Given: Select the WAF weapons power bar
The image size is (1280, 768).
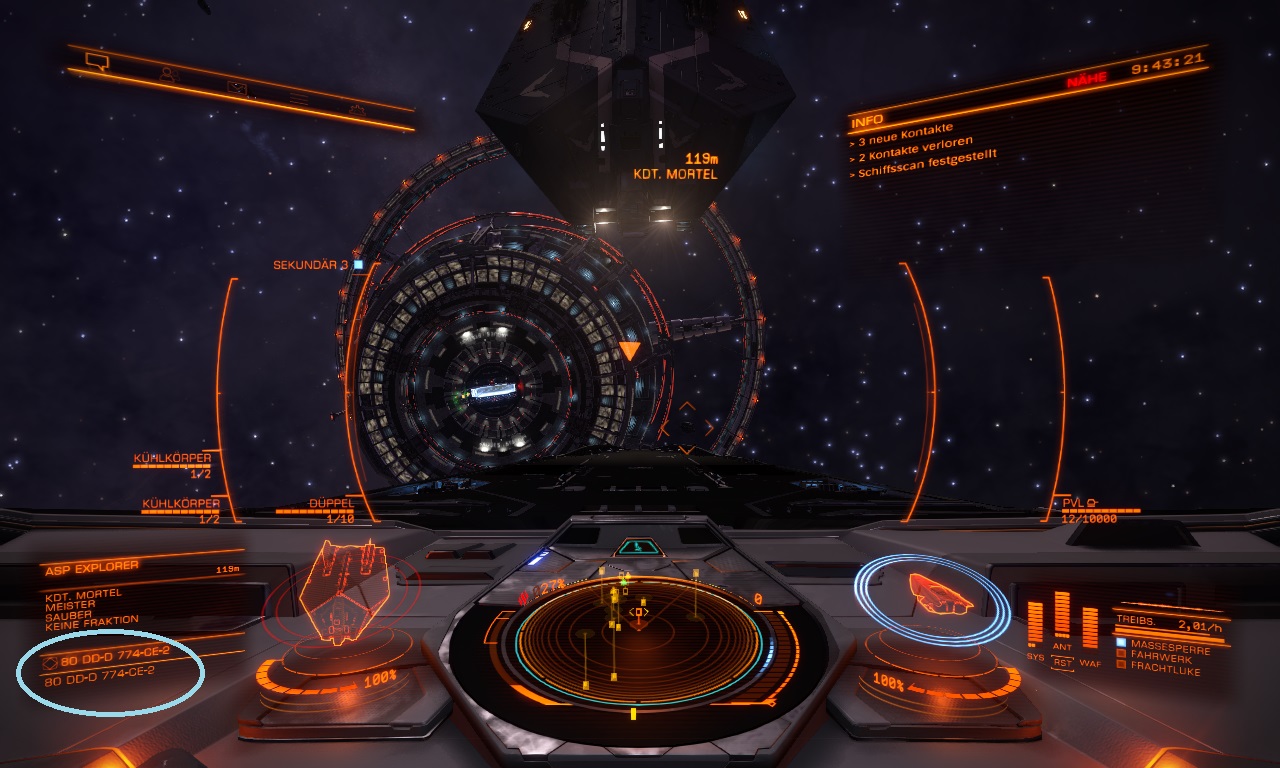Looking at the screenshot, I should (1090, 627).
